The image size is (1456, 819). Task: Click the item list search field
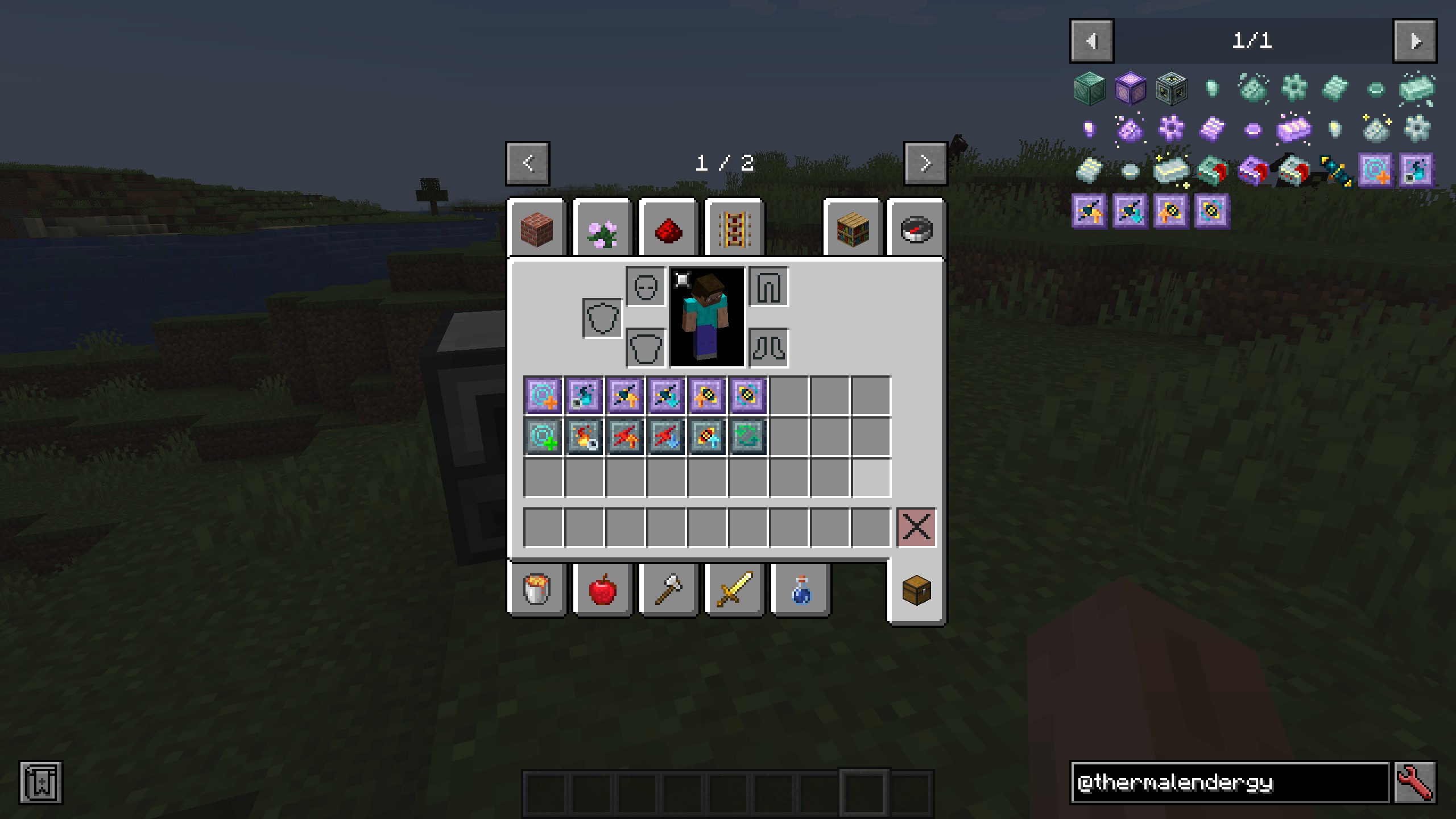(1230, 783)
